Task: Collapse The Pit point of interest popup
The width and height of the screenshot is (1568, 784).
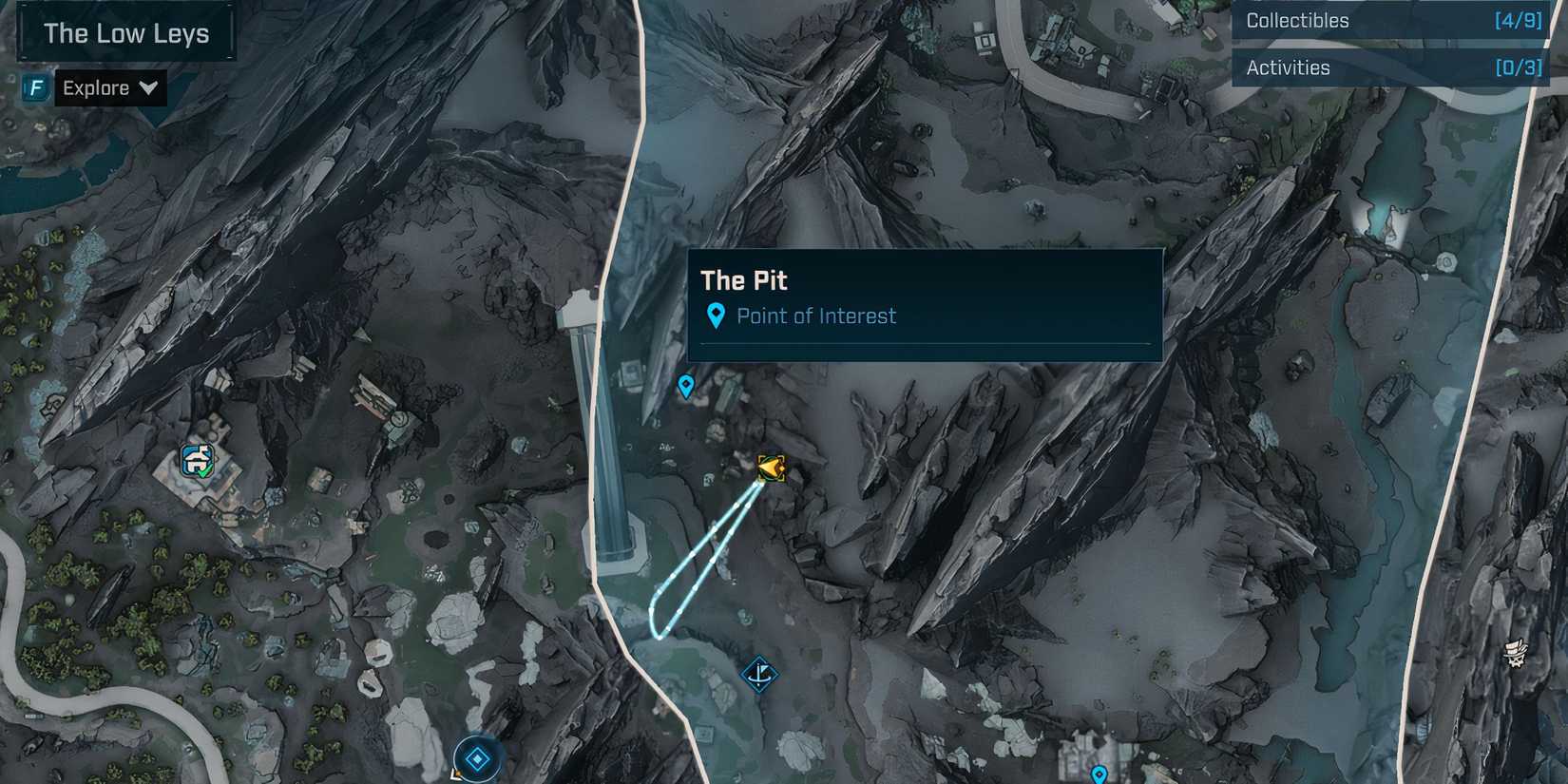Action: 744,279
